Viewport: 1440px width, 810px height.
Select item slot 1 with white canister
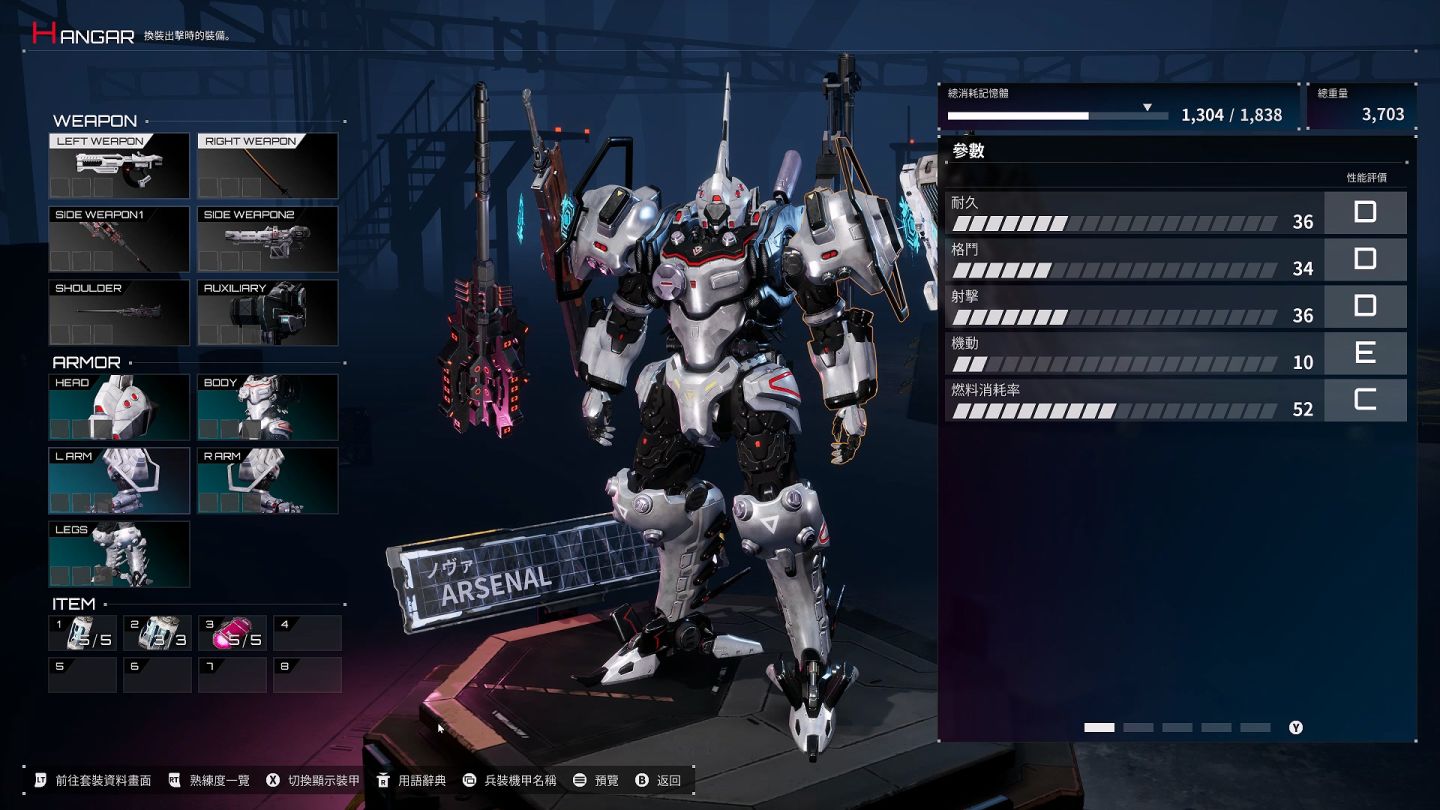(x=82, y=633)
